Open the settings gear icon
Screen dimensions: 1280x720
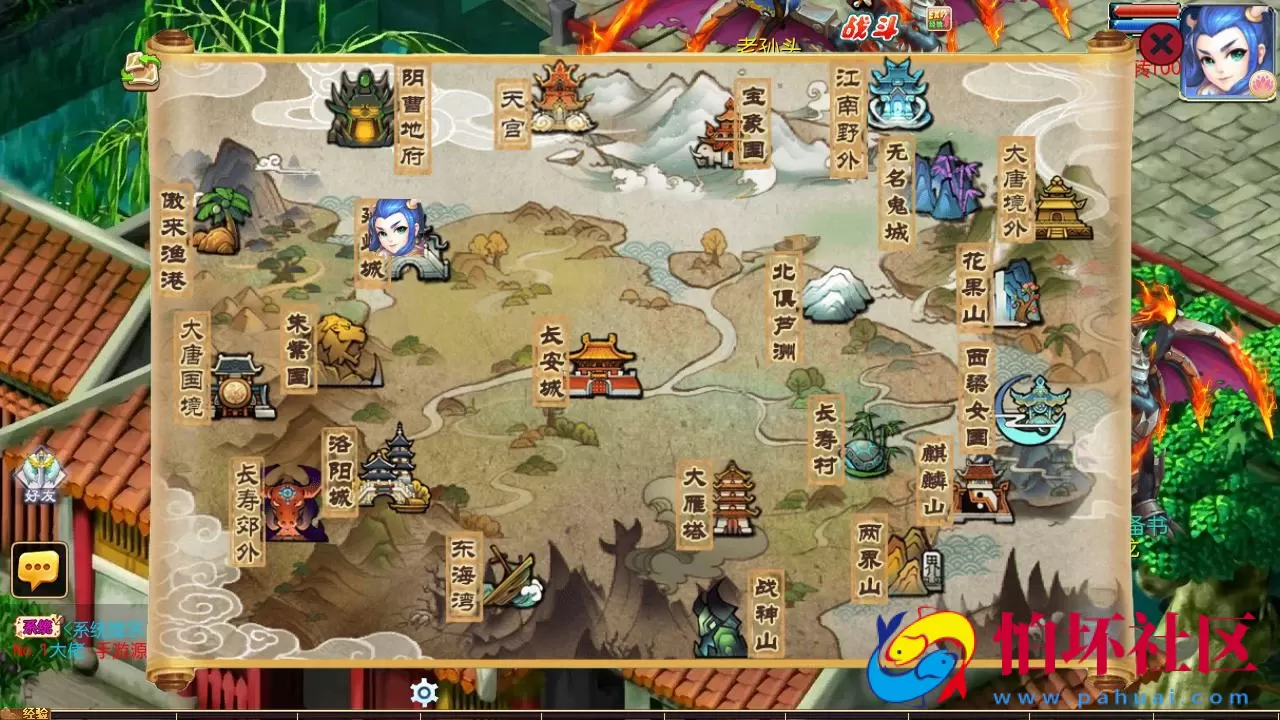(425, 689)
